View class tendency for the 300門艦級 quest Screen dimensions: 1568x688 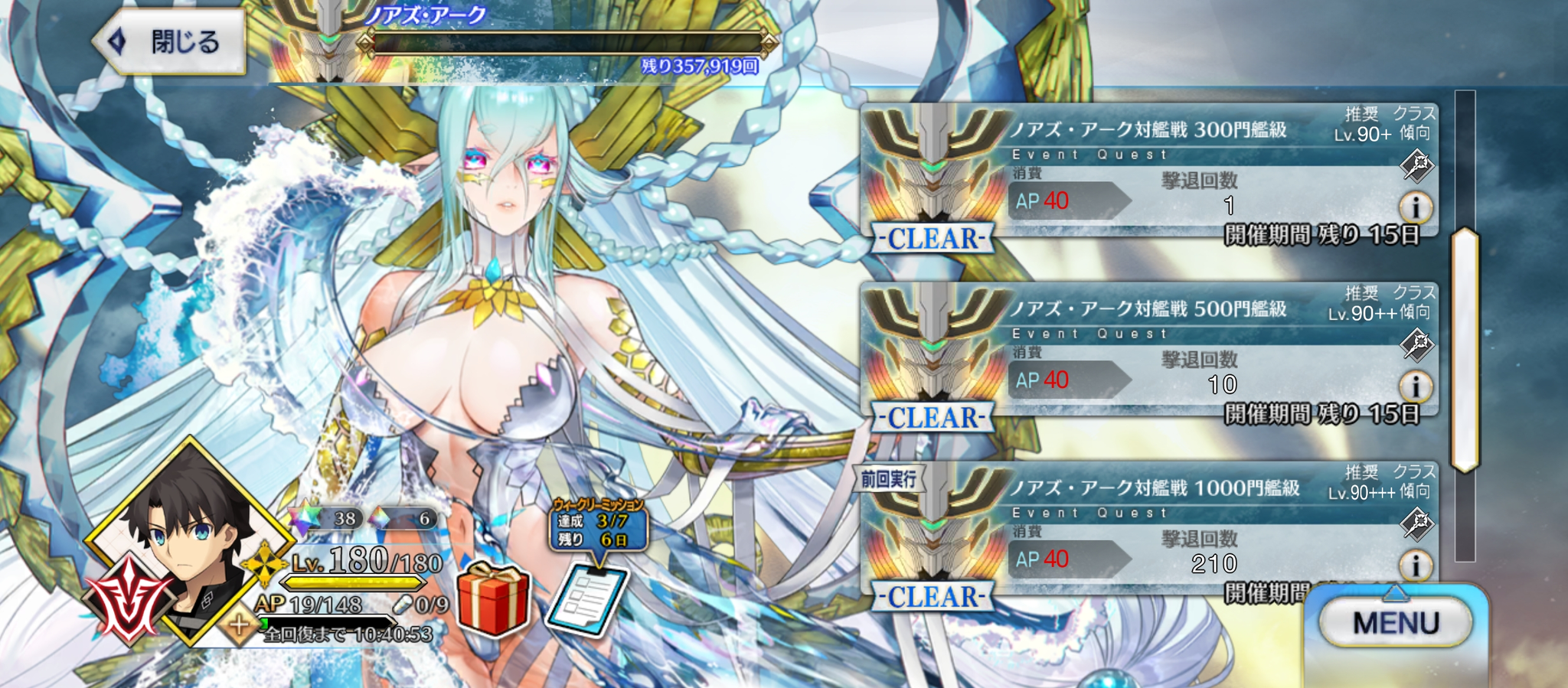tap(1417, 165)
